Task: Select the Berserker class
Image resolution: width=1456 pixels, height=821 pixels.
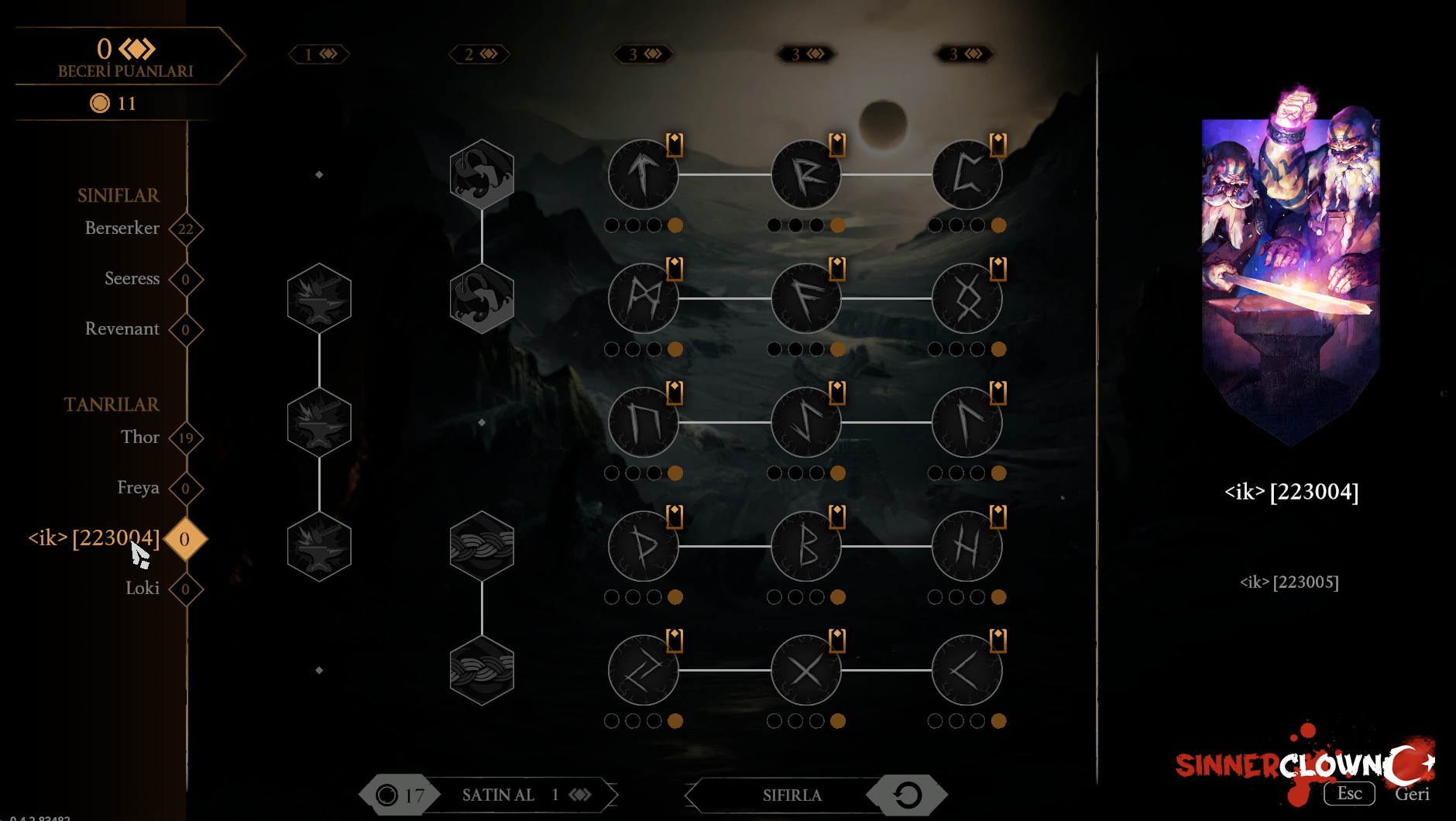Action: [122, 228]
